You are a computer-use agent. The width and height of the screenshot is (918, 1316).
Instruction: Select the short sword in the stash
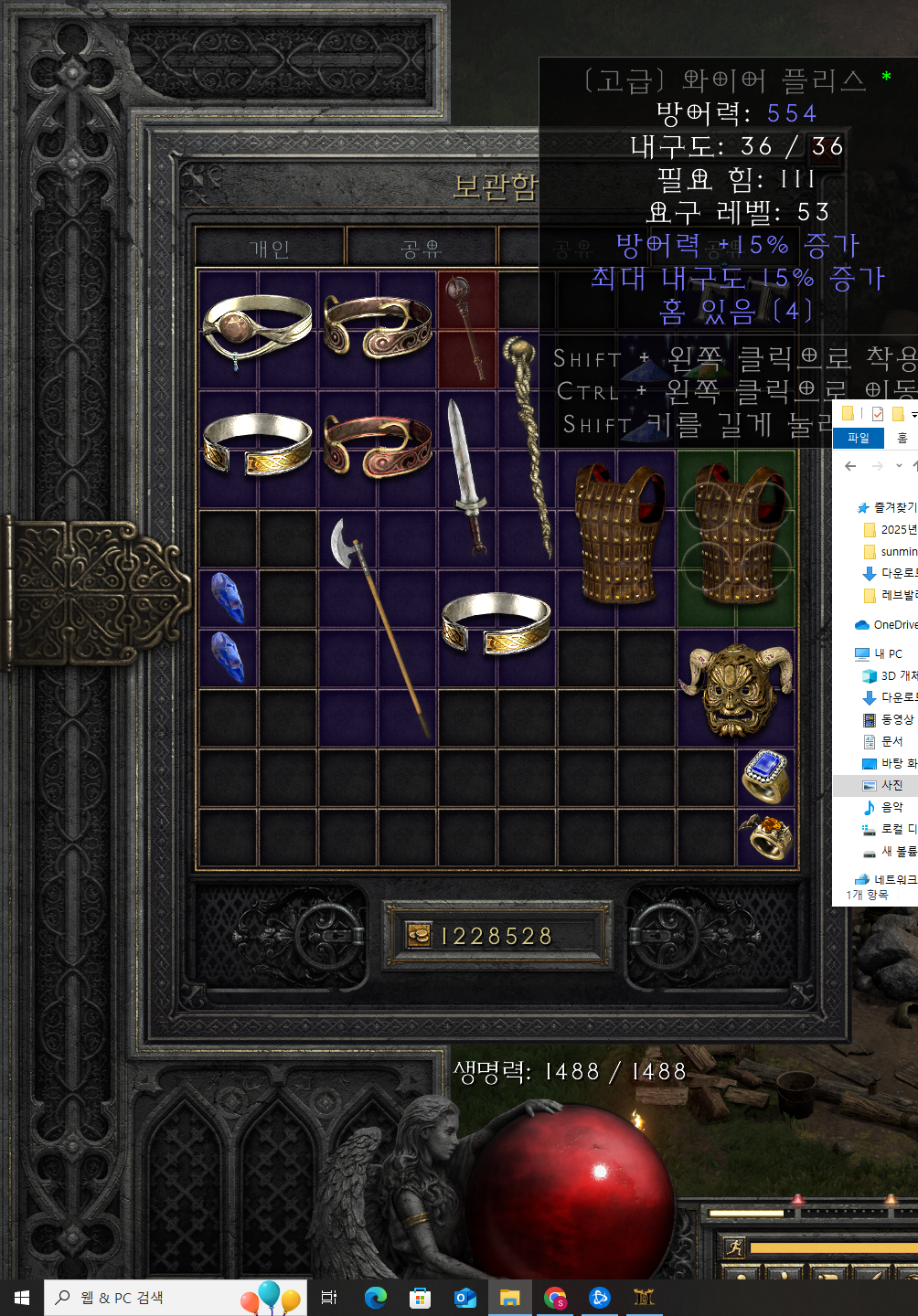coord(467,475)
